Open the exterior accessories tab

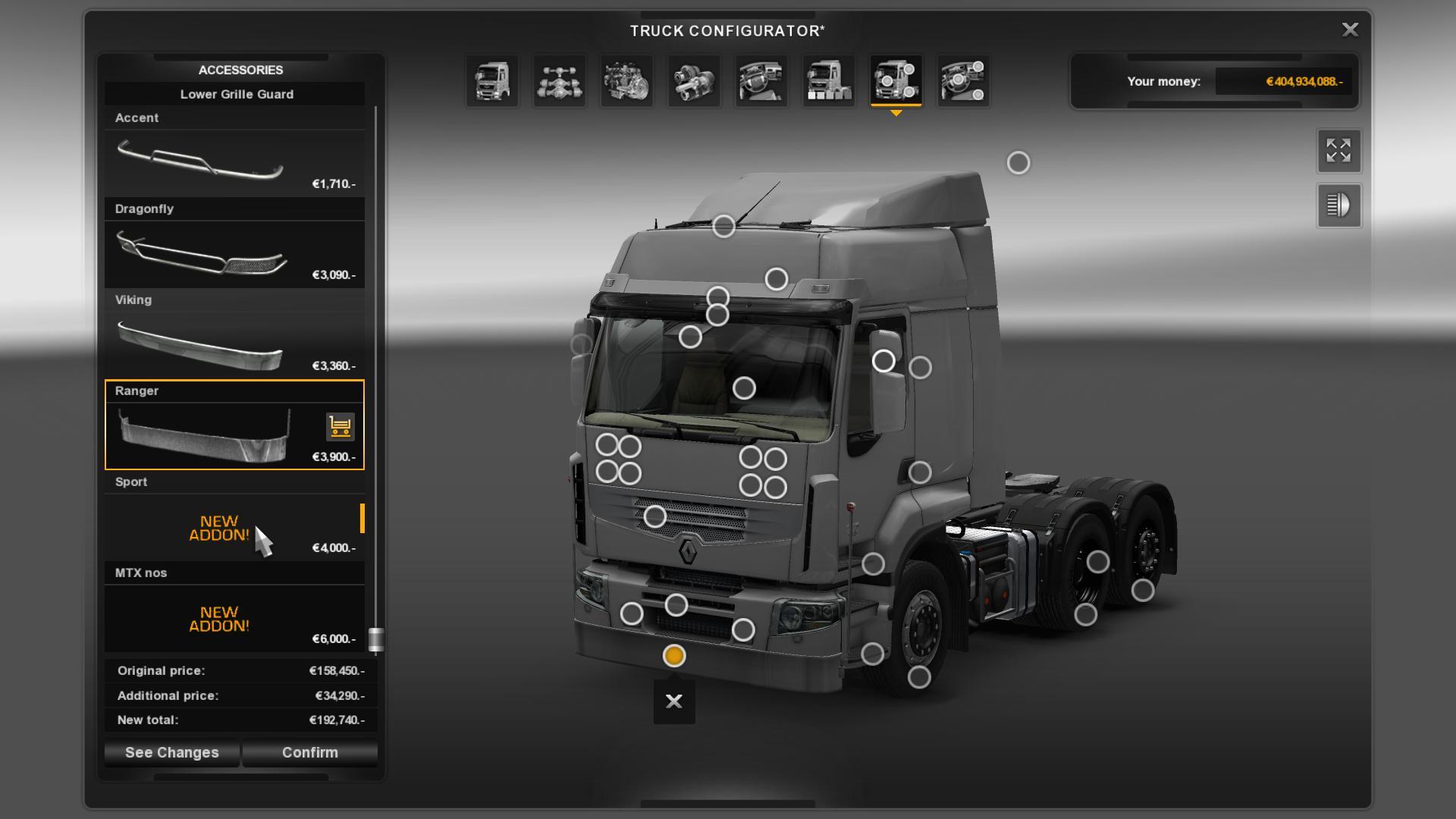coord(896,81)
